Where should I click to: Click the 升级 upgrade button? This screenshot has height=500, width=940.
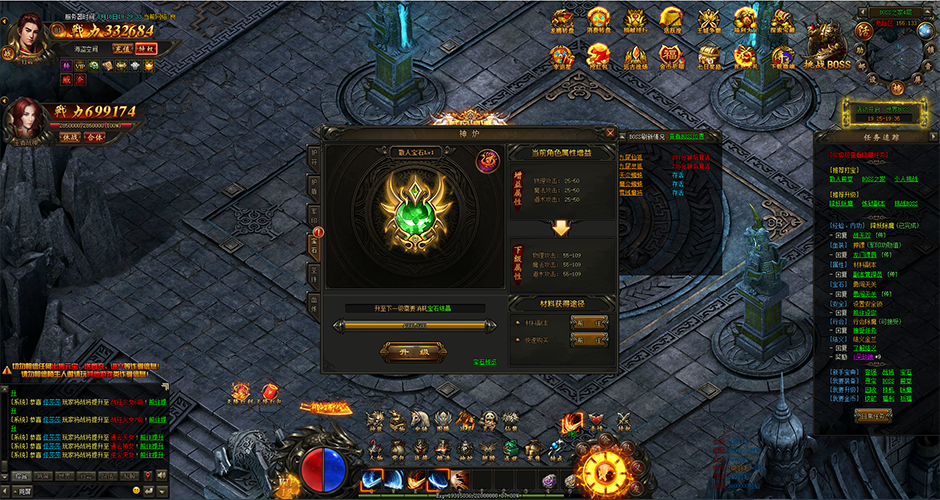tap(414, 351)
